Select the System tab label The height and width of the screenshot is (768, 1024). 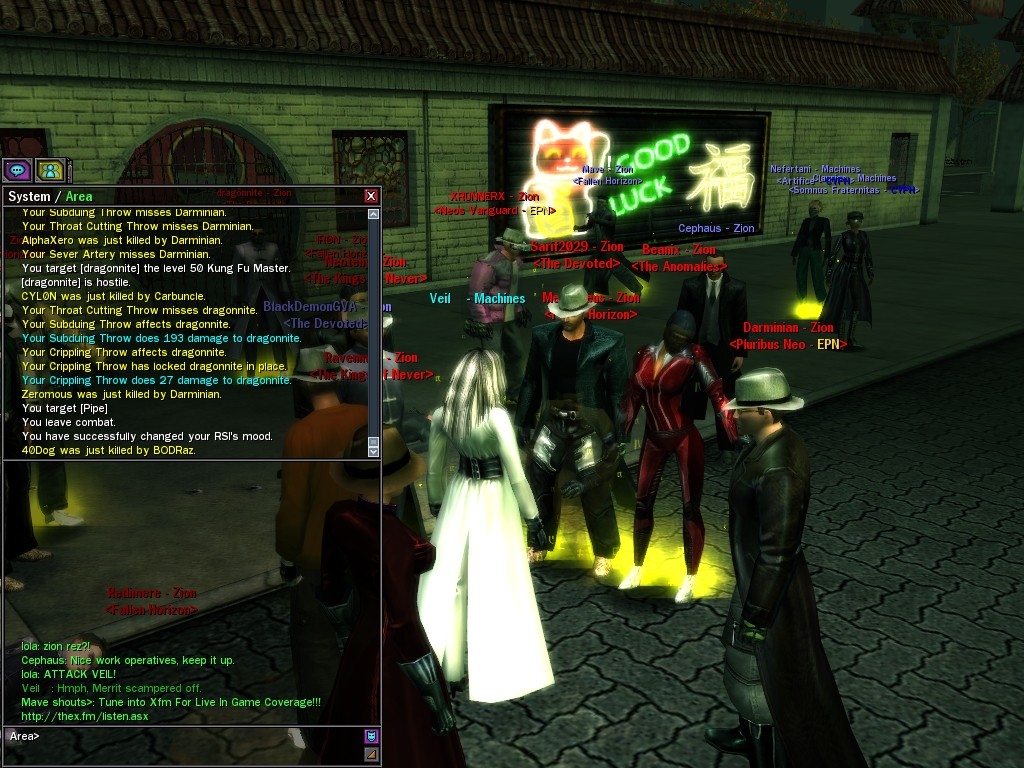[x=29, y=197]
